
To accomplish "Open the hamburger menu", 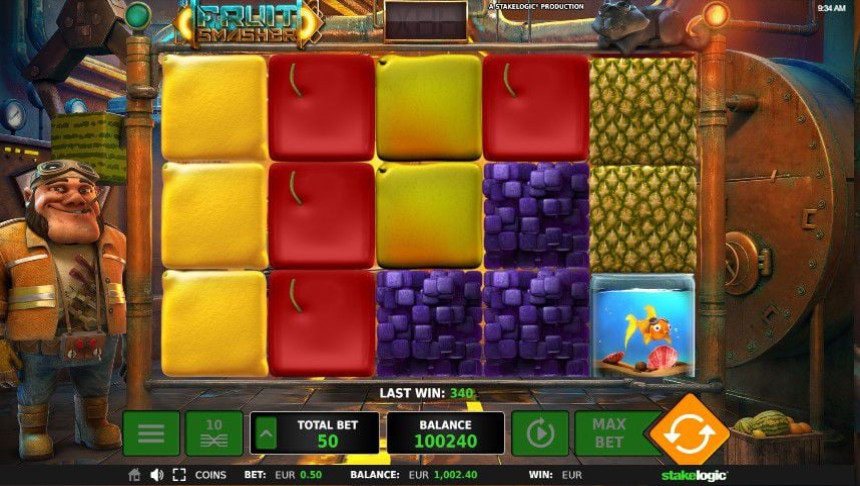I will point(151,433).
